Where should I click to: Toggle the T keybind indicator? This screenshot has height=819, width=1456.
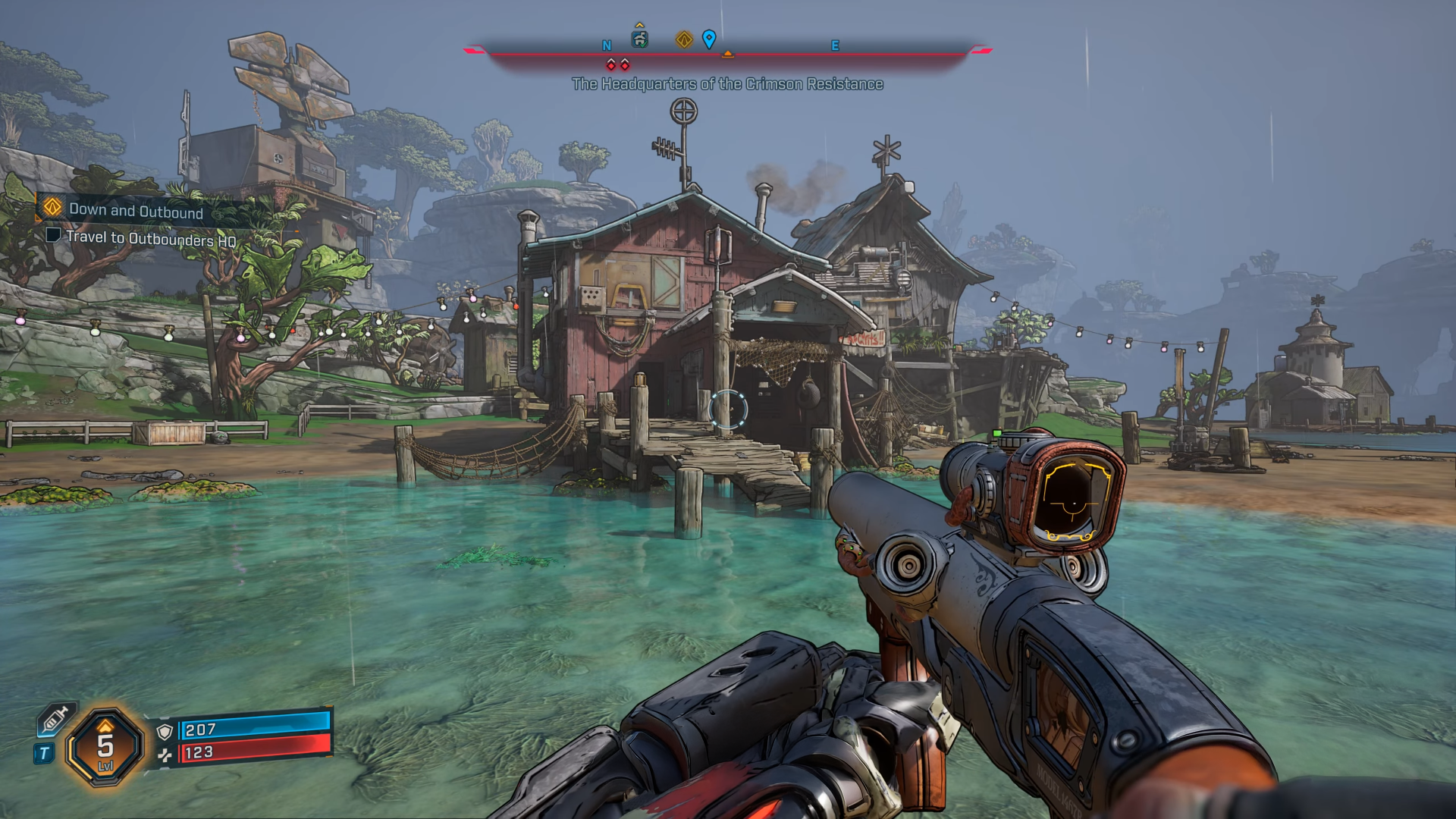pos(44,752)
